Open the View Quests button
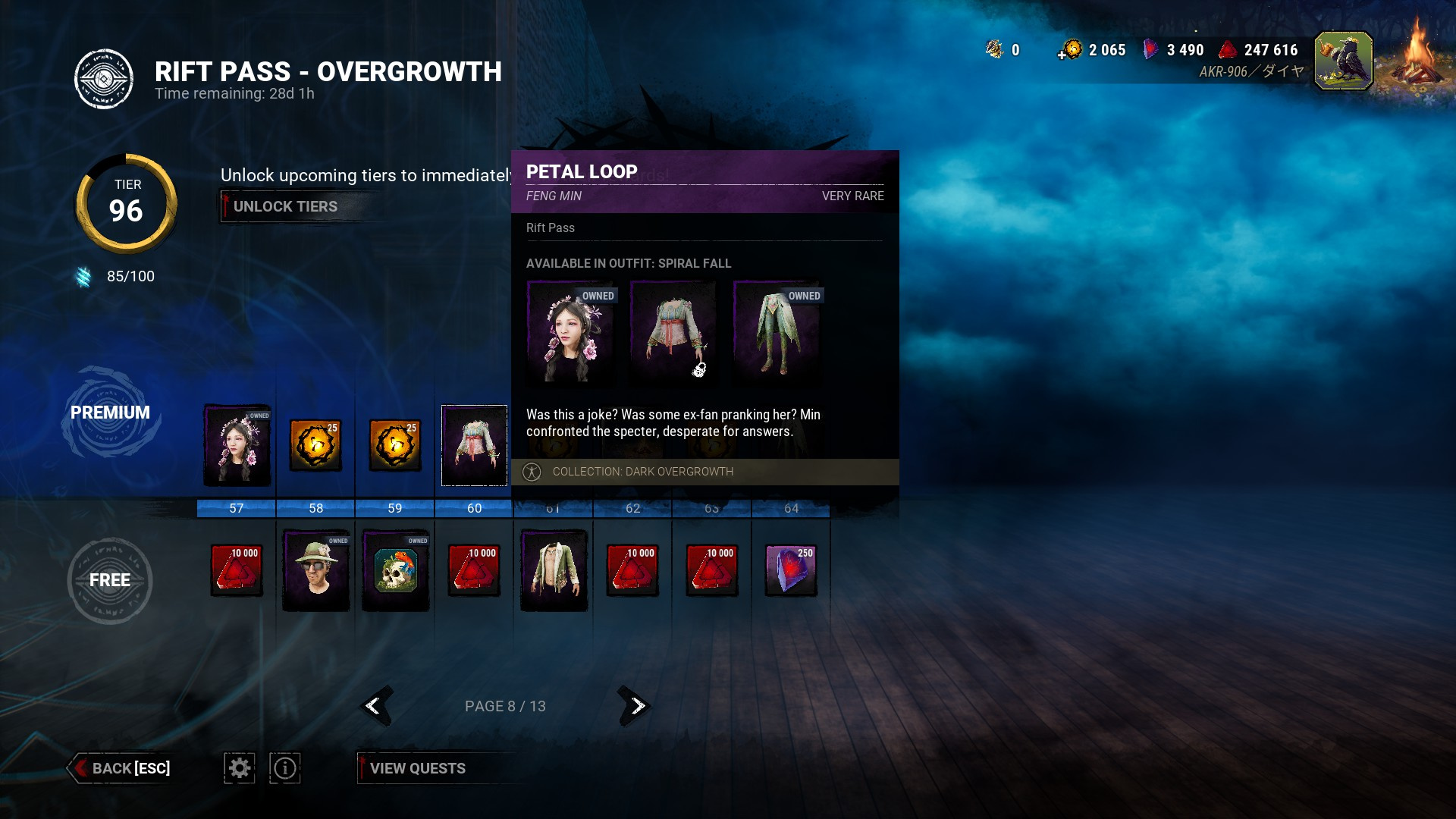The width and height of the screenshot is (1456, 819). pos(417,768)
